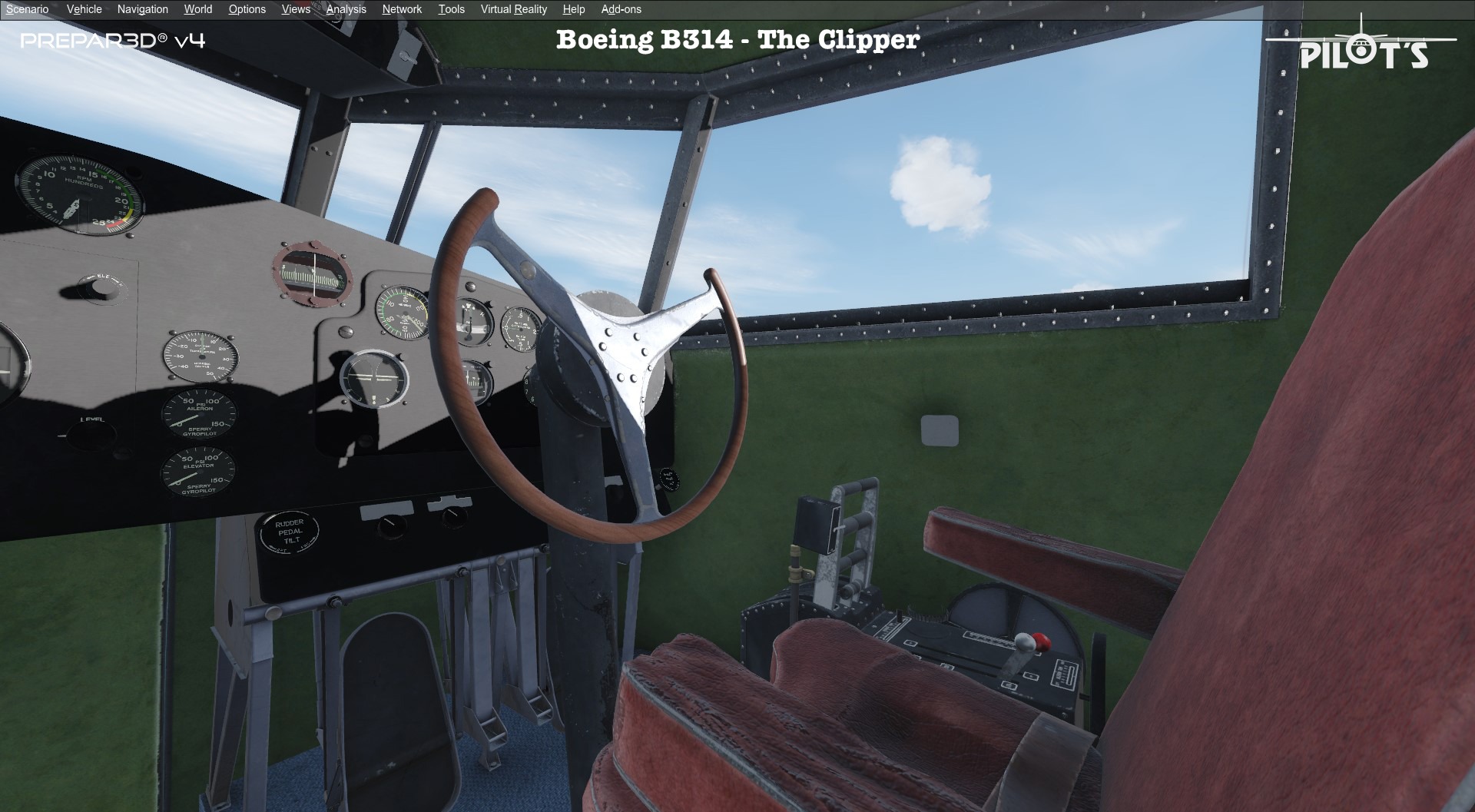Click the PREPAR3D v4 logo
The width and height of the screenshot is (1475, 812).
pos(115,42)
